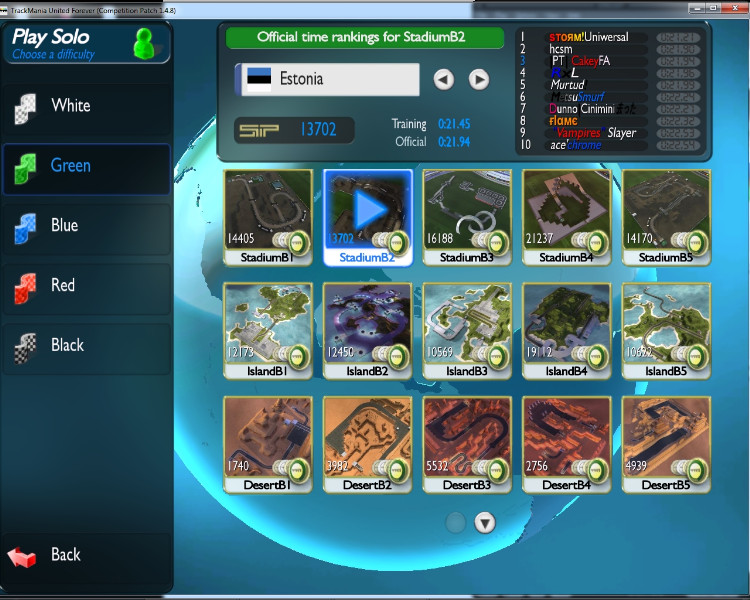Choose the StadiumB3 track

(467, 217)
